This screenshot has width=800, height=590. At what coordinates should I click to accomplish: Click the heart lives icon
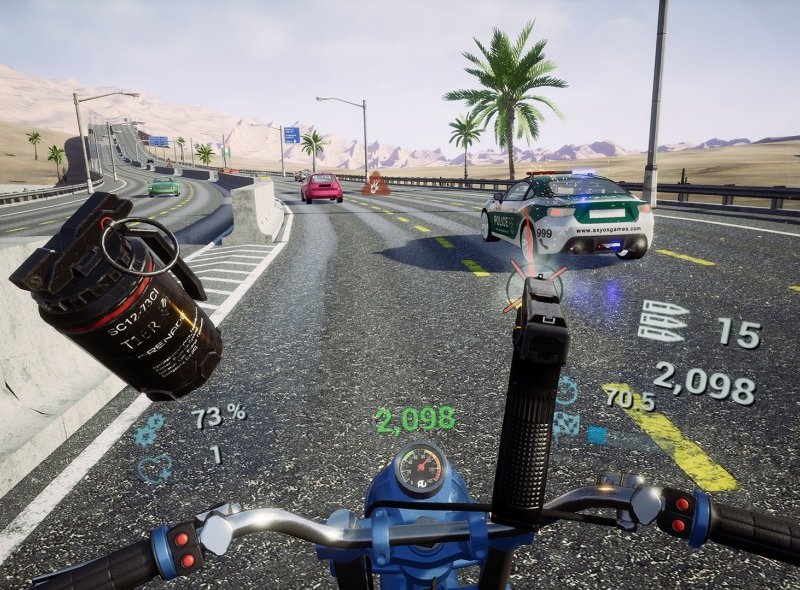click(x=153, y=468)
